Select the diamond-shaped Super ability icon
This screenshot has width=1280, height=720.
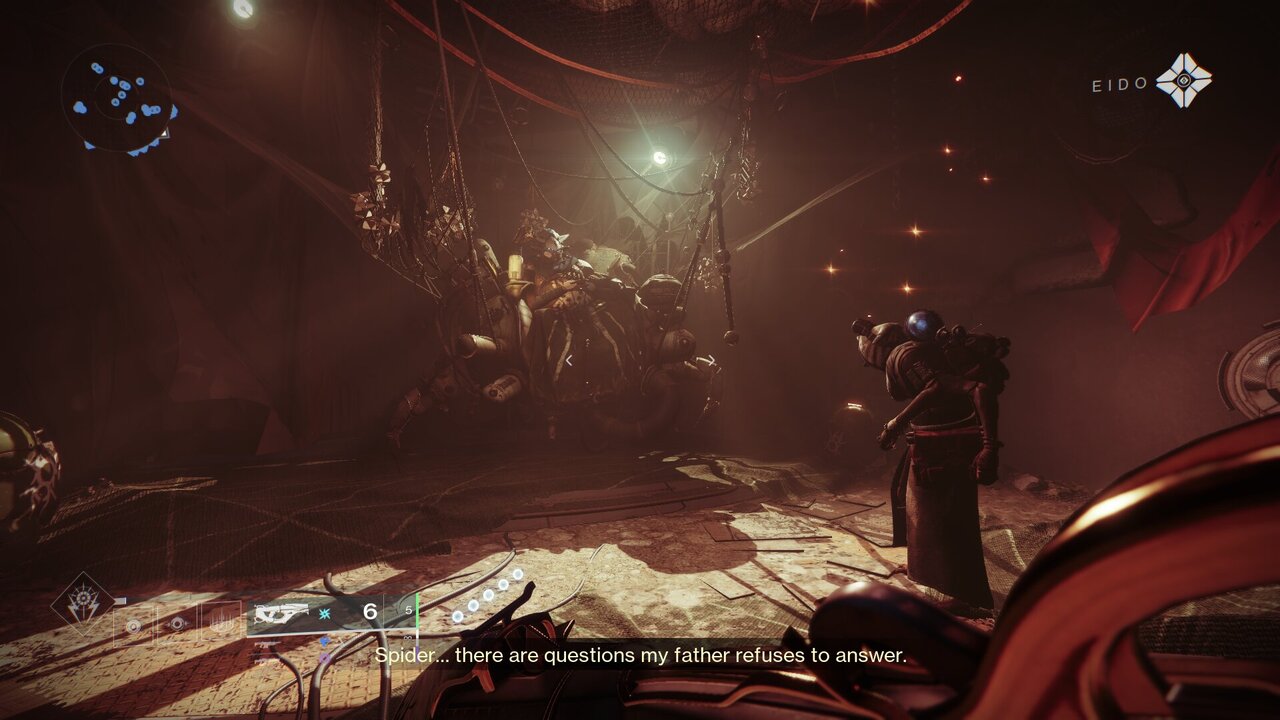[x=85, y=598]
